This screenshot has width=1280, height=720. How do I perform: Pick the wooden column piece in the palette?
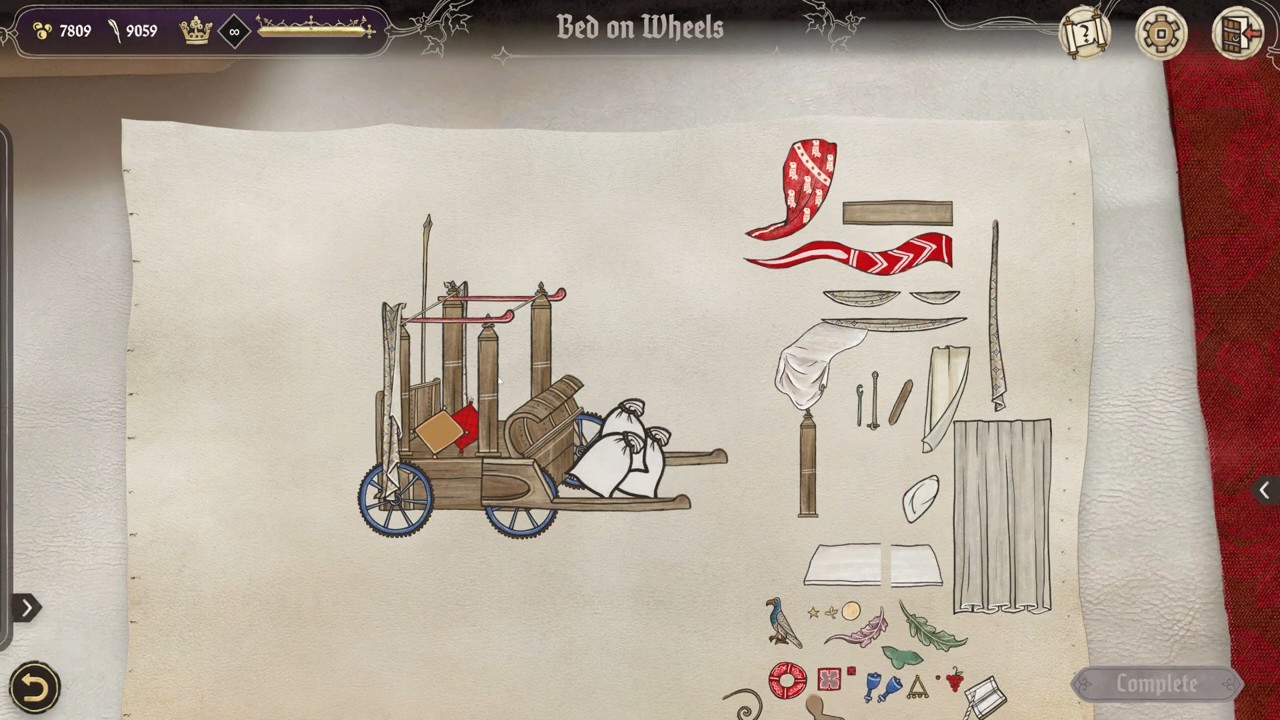[x=808, y=465]
